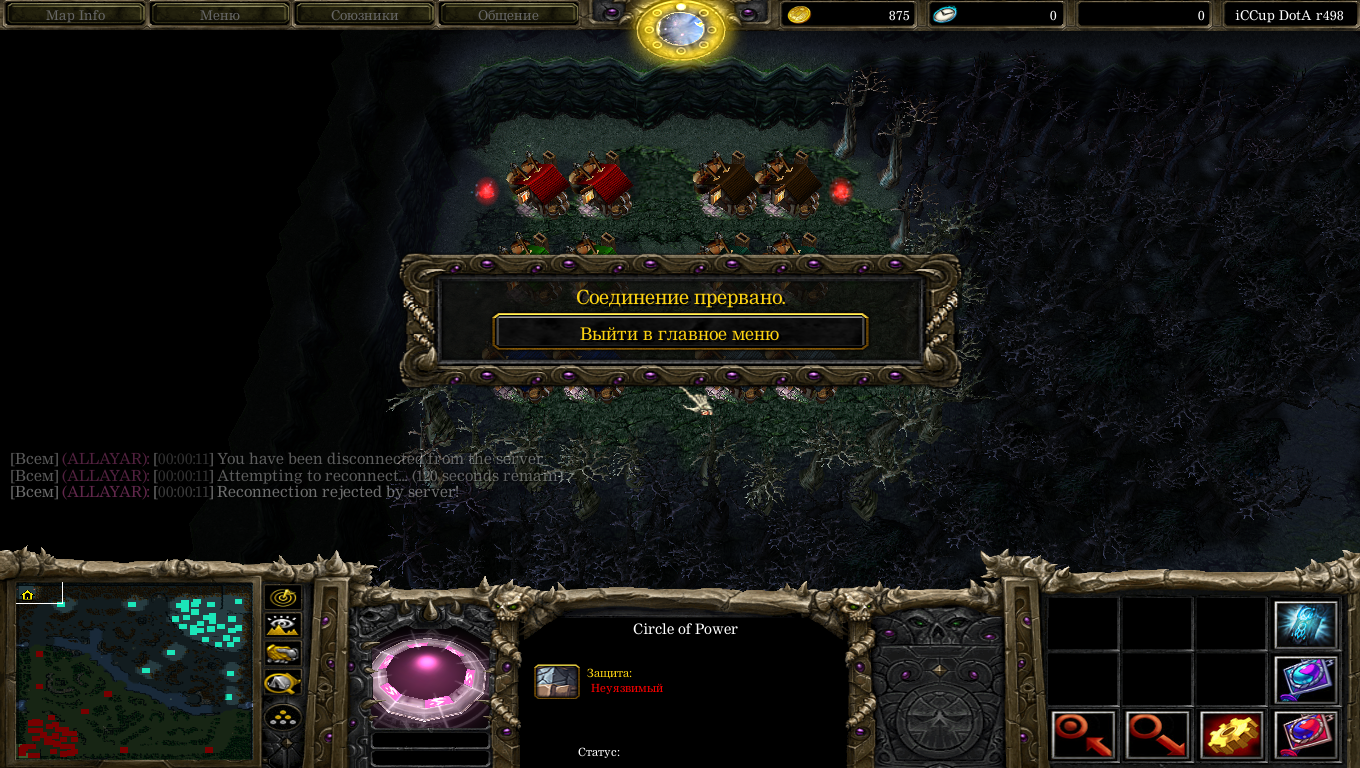
Task: Click the blue-purple orb card icon
Action: click(x=1306, y=680)
